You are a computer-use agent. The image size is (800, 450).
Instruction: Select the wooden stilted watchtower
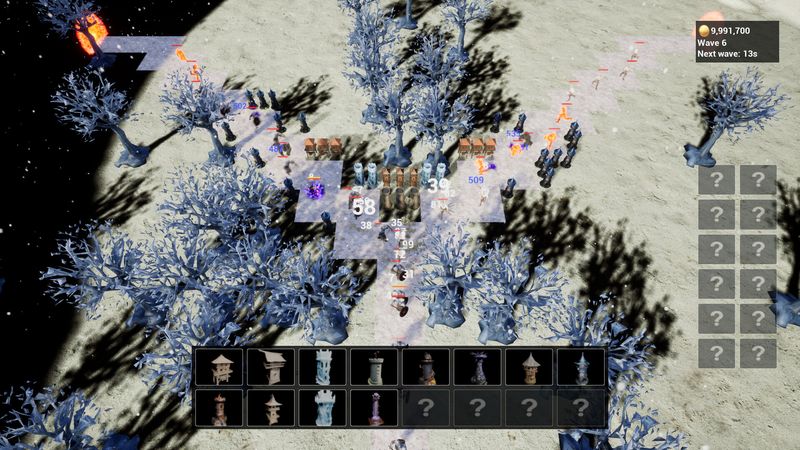click(219, 367)
